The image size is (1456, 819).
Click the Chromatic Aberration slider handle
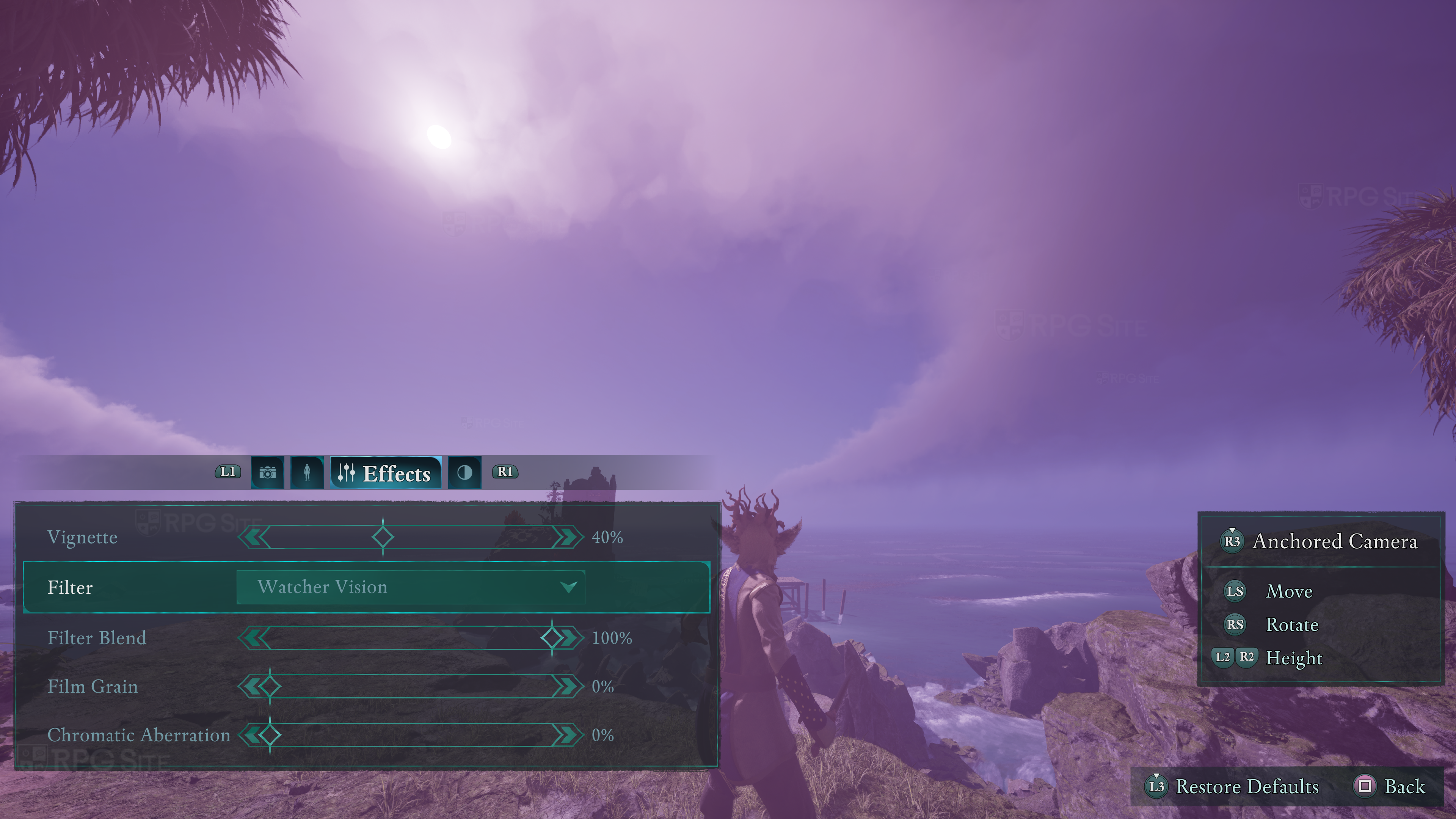pyautogui.click(x=270, y=735)
